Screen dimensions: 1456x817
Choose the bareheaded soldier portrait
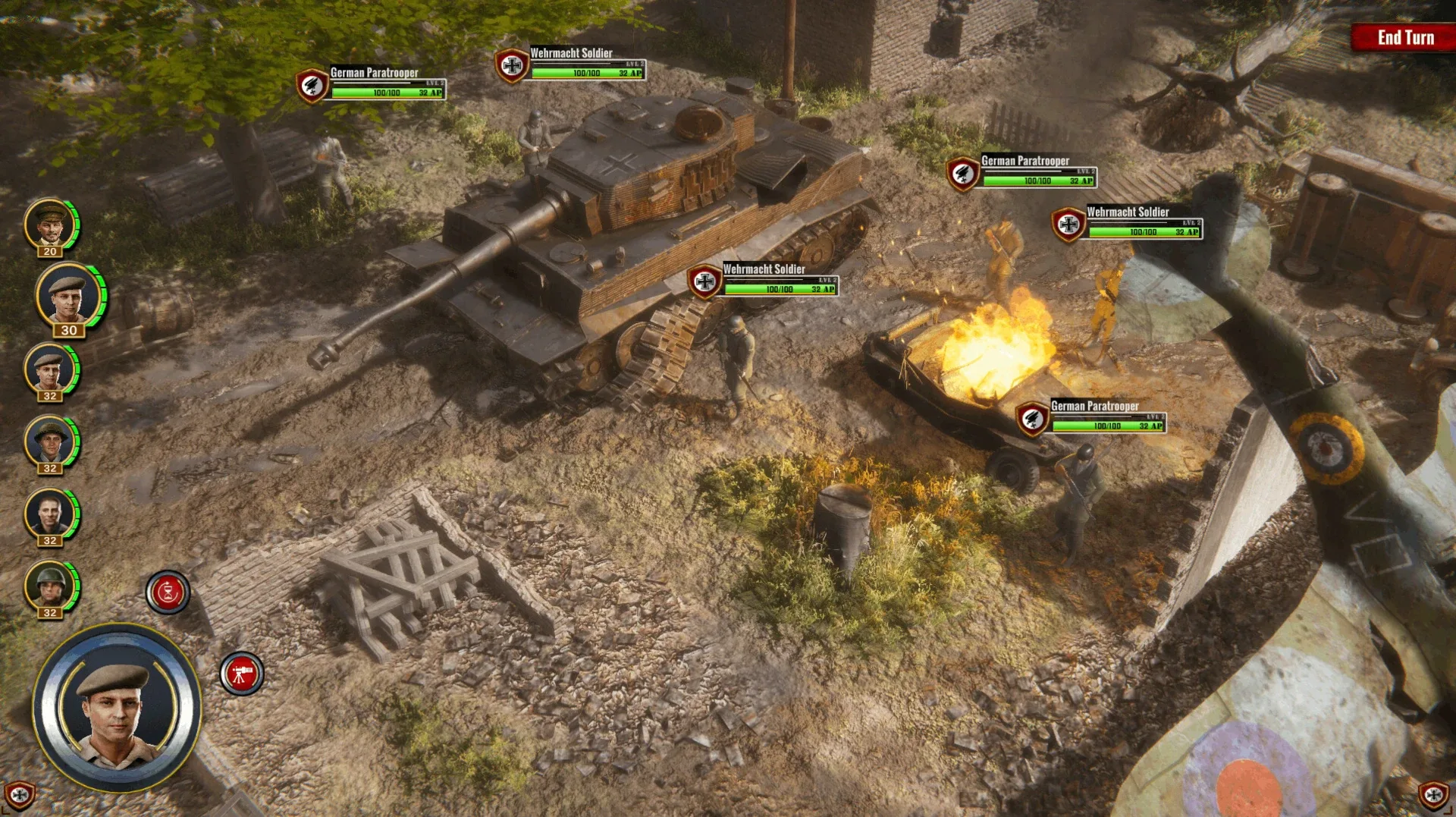tap(49, 514)
